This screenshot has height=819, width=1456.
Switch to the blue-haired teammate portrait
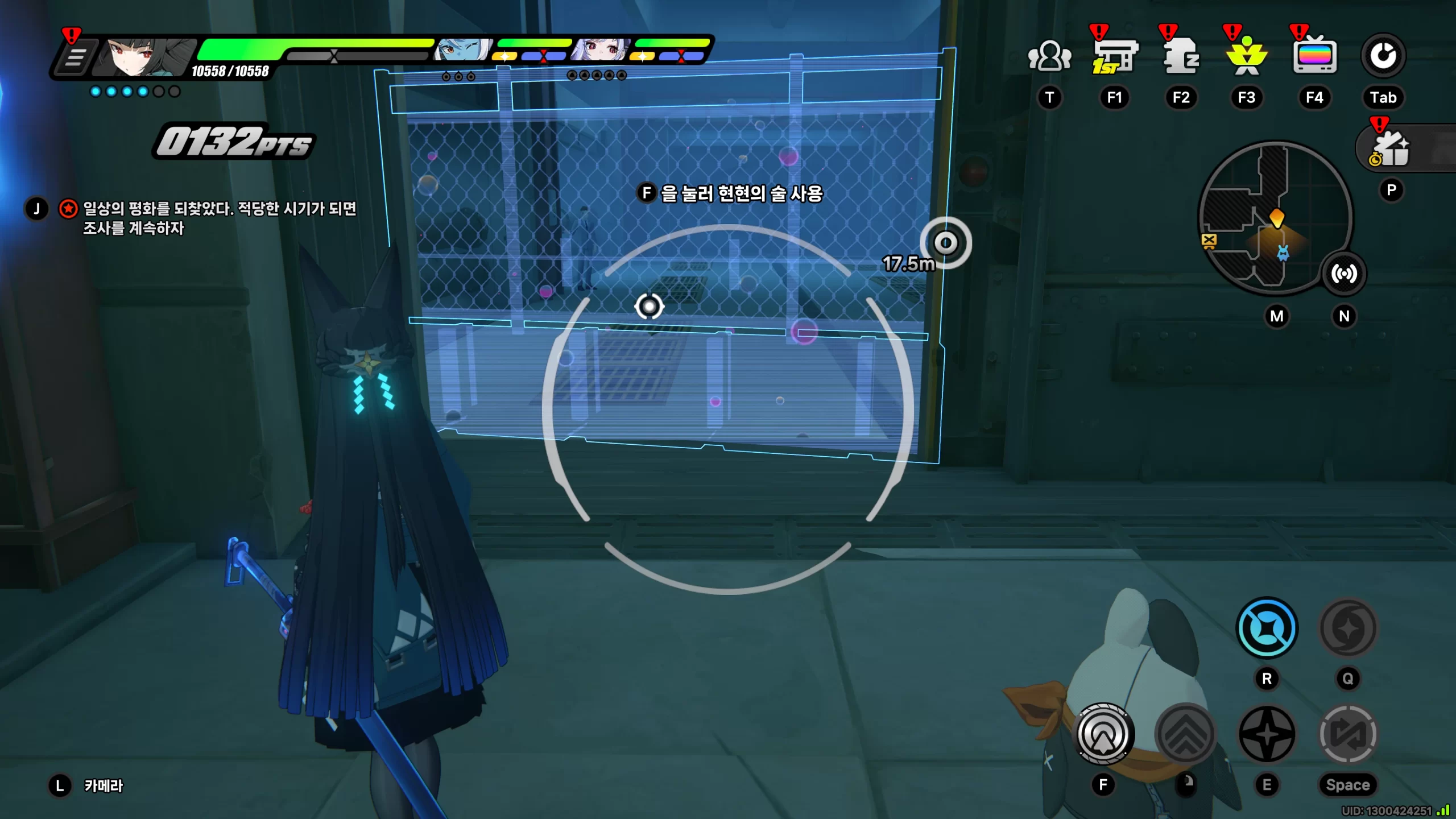462,50
